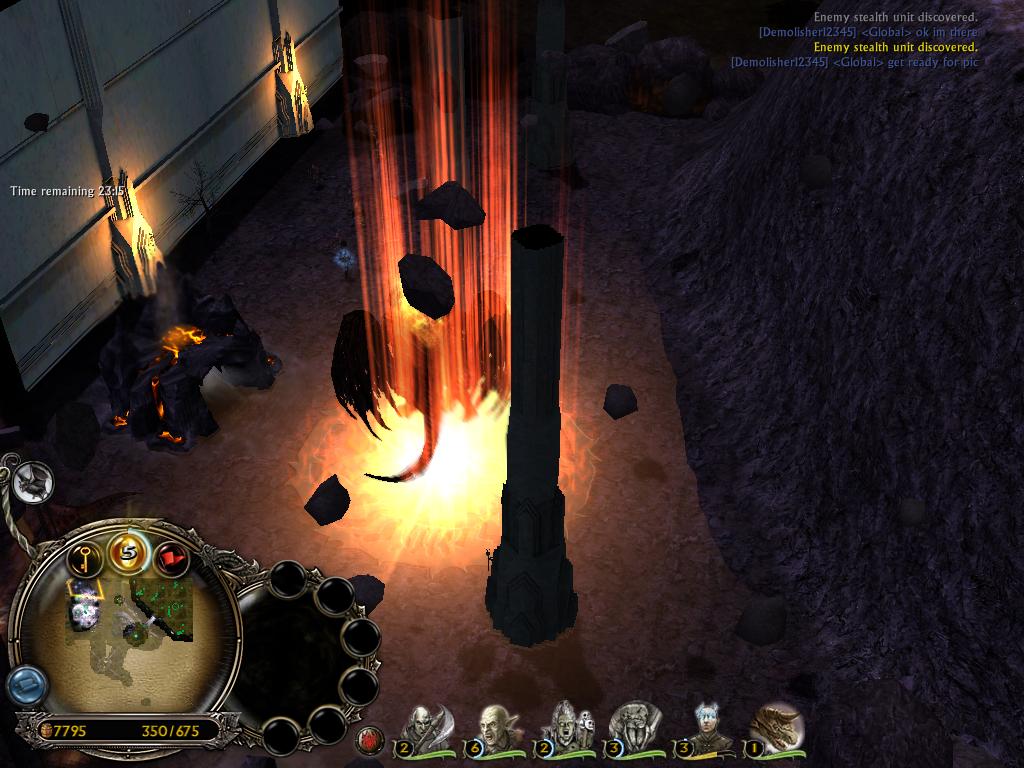Select the screaming hero with skull staff
Viewport: 1024px width, 768px height.
point(564,727)
